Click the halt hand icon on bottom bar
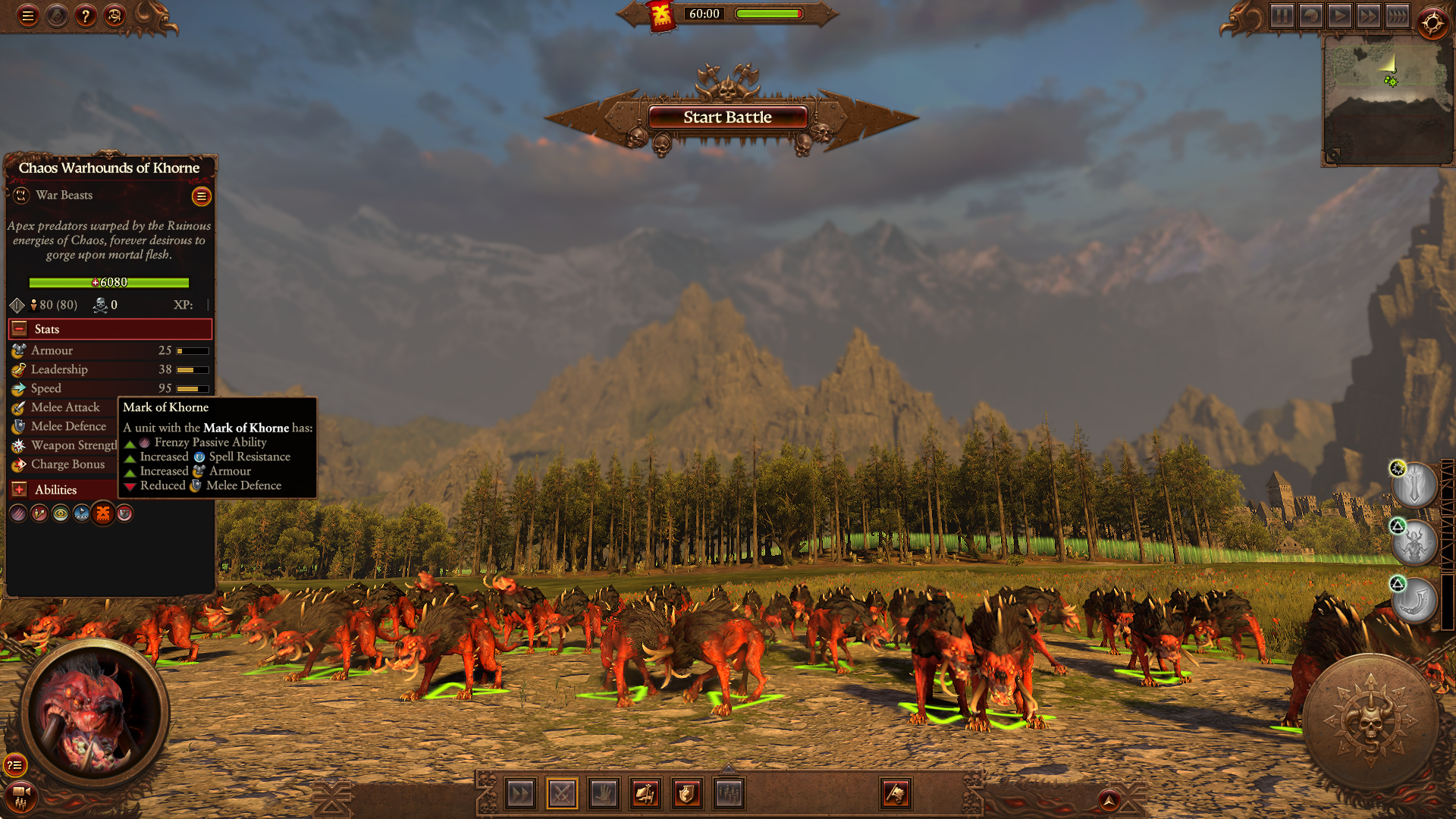Screen dimensions: 1456x819 [x=604, y=793]
